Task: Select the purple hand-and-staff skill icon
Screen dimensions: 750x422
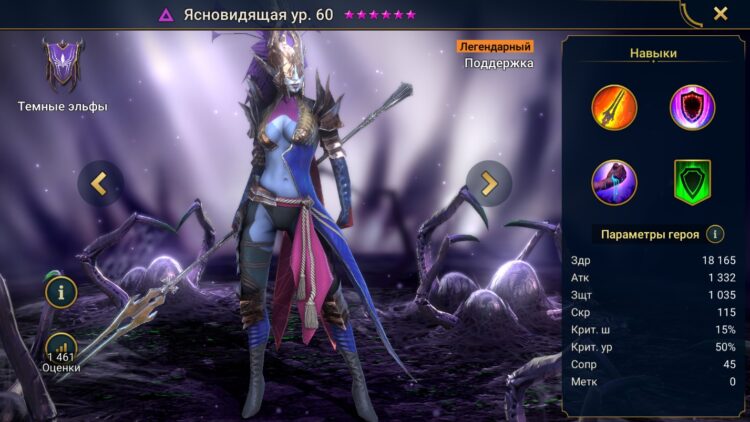Action: pyautogui.click(x=614, y=182)
